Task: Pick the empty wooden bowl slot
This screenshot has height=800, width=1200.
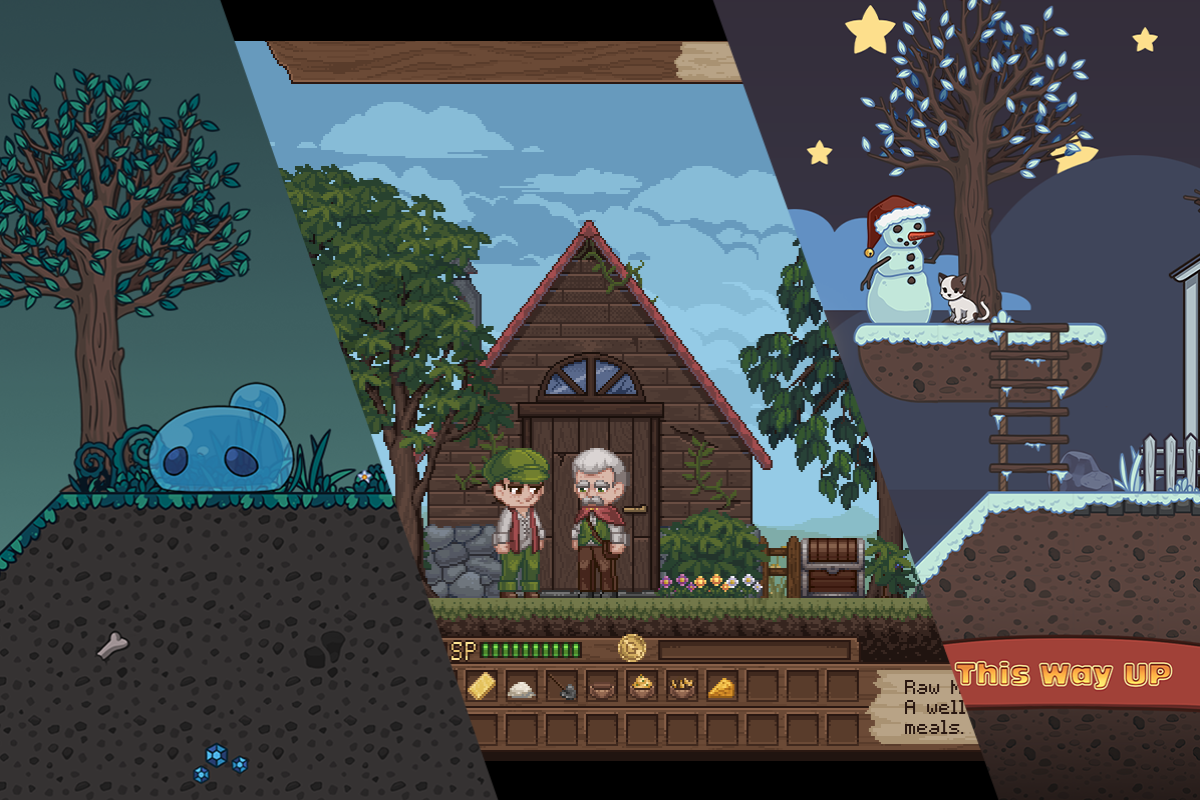Action: (601, 687)
